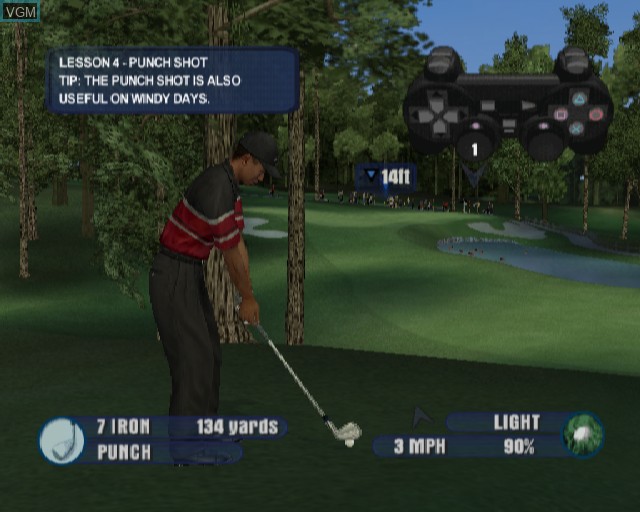Select the 7 Iron club icon
Image resolution: width=640 pixels, height=512 pixels.
[62, 439]
